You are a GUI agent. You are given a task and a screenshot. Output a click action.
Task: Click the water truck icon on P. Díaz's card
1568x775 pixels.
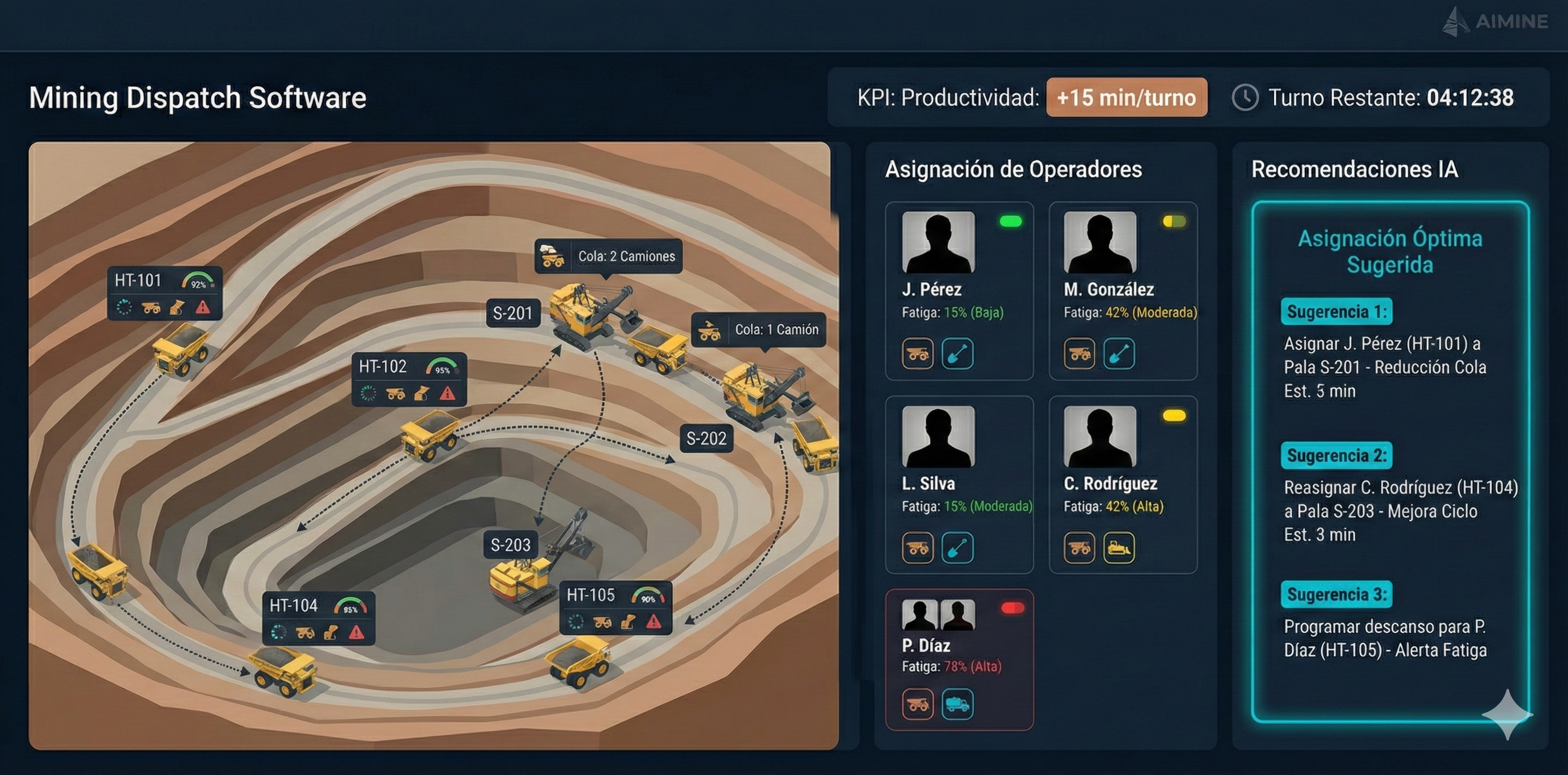[957, 704]
